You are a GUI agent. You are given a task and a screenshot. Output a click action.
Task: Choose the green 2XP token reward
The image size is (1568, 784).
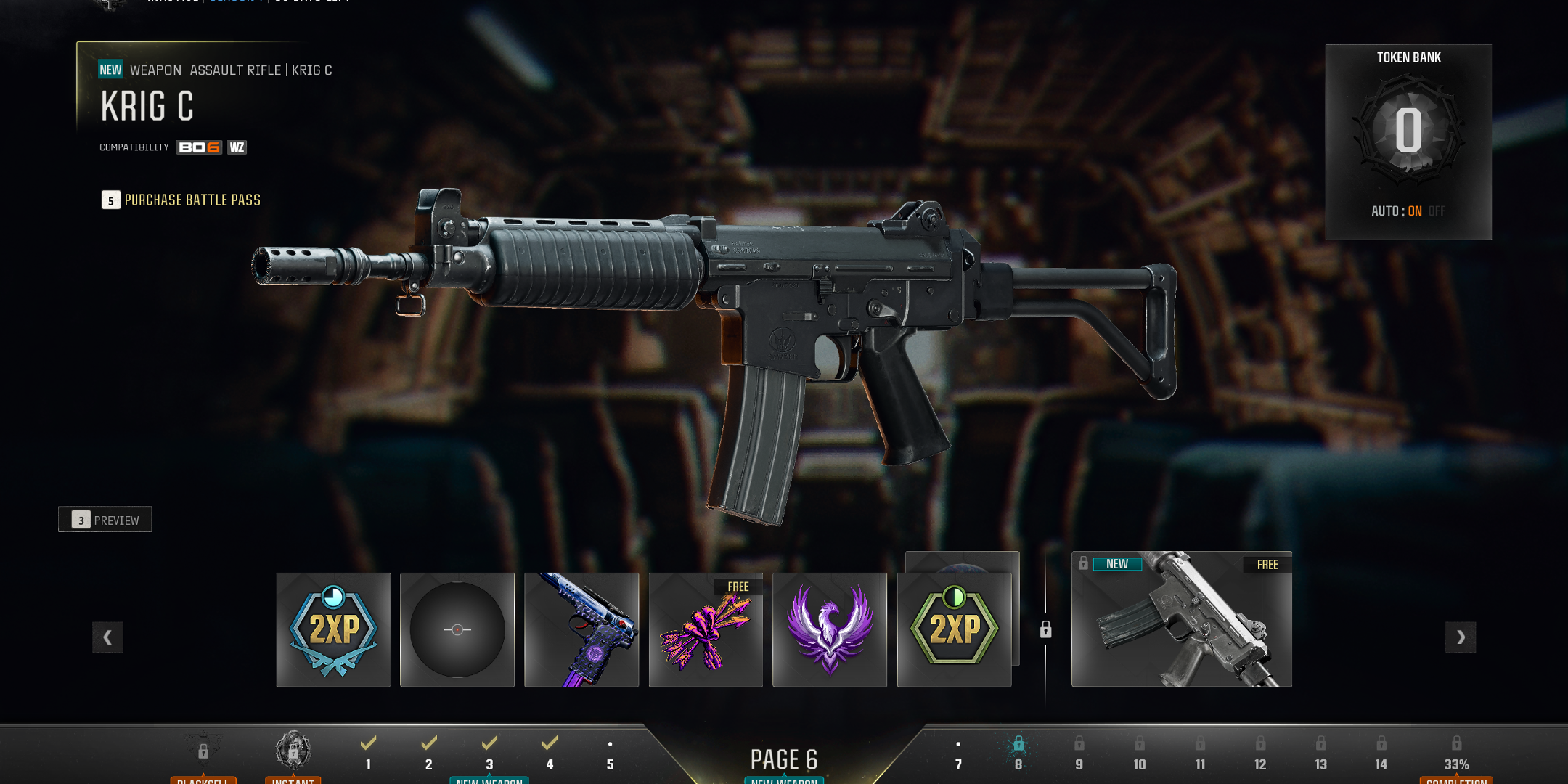click(x=954, y=629)
